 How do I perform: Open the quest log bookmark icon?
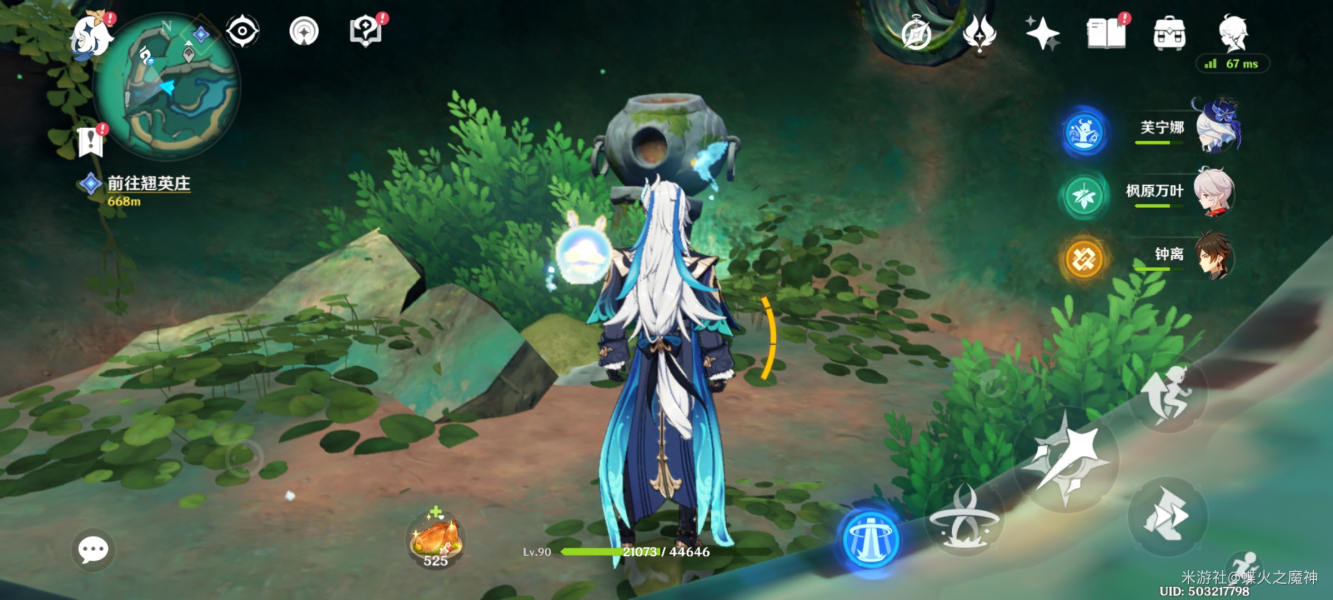point(90,141)
